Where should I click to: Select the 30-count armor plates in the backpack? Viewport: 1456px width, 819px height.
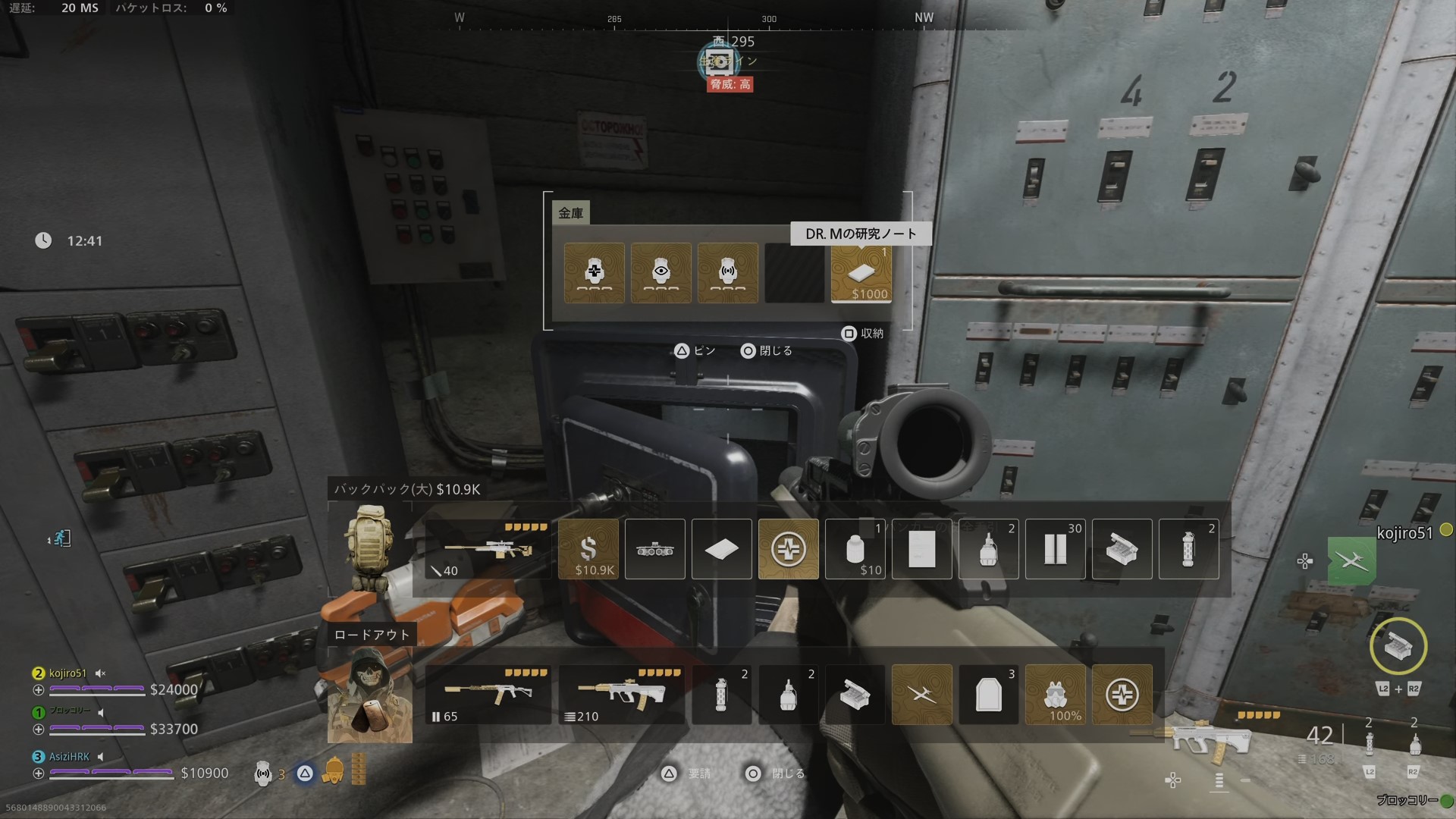coord(1056,549)
